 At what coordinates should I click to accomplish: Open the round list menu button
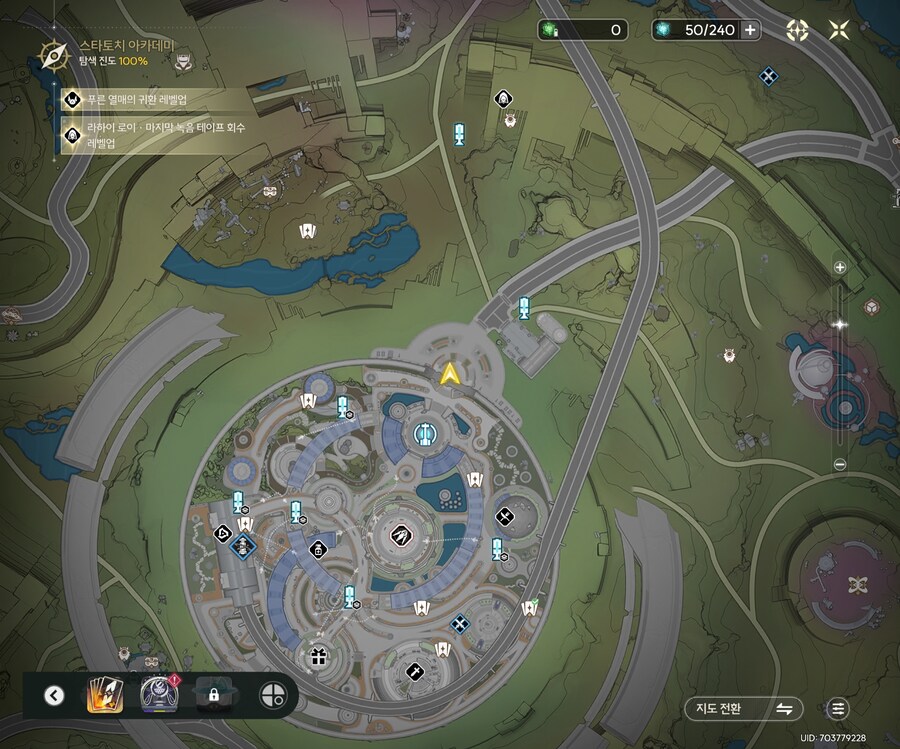838,708
